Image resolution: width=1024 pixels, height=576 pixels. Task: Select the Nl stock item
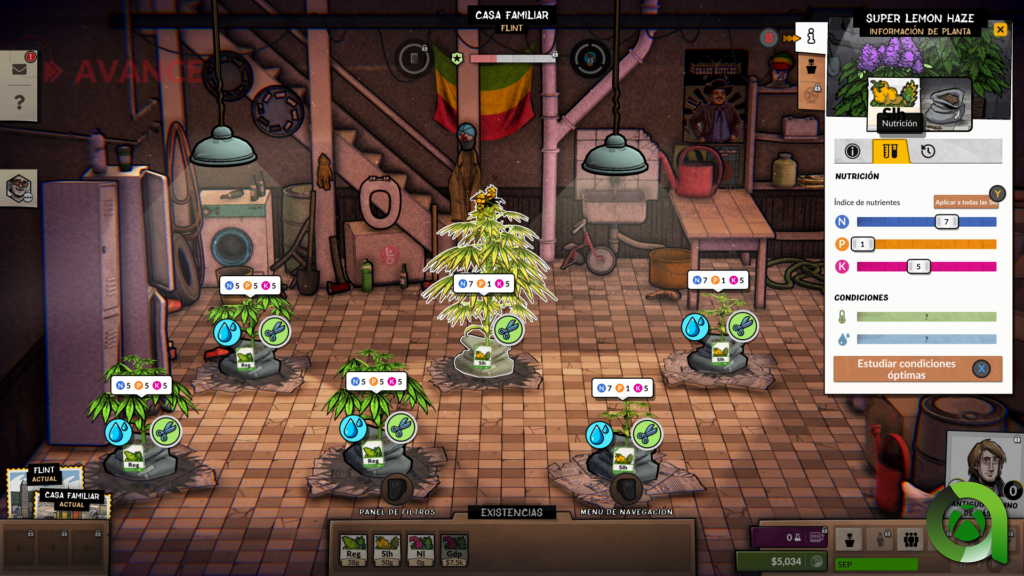point(421,548)
